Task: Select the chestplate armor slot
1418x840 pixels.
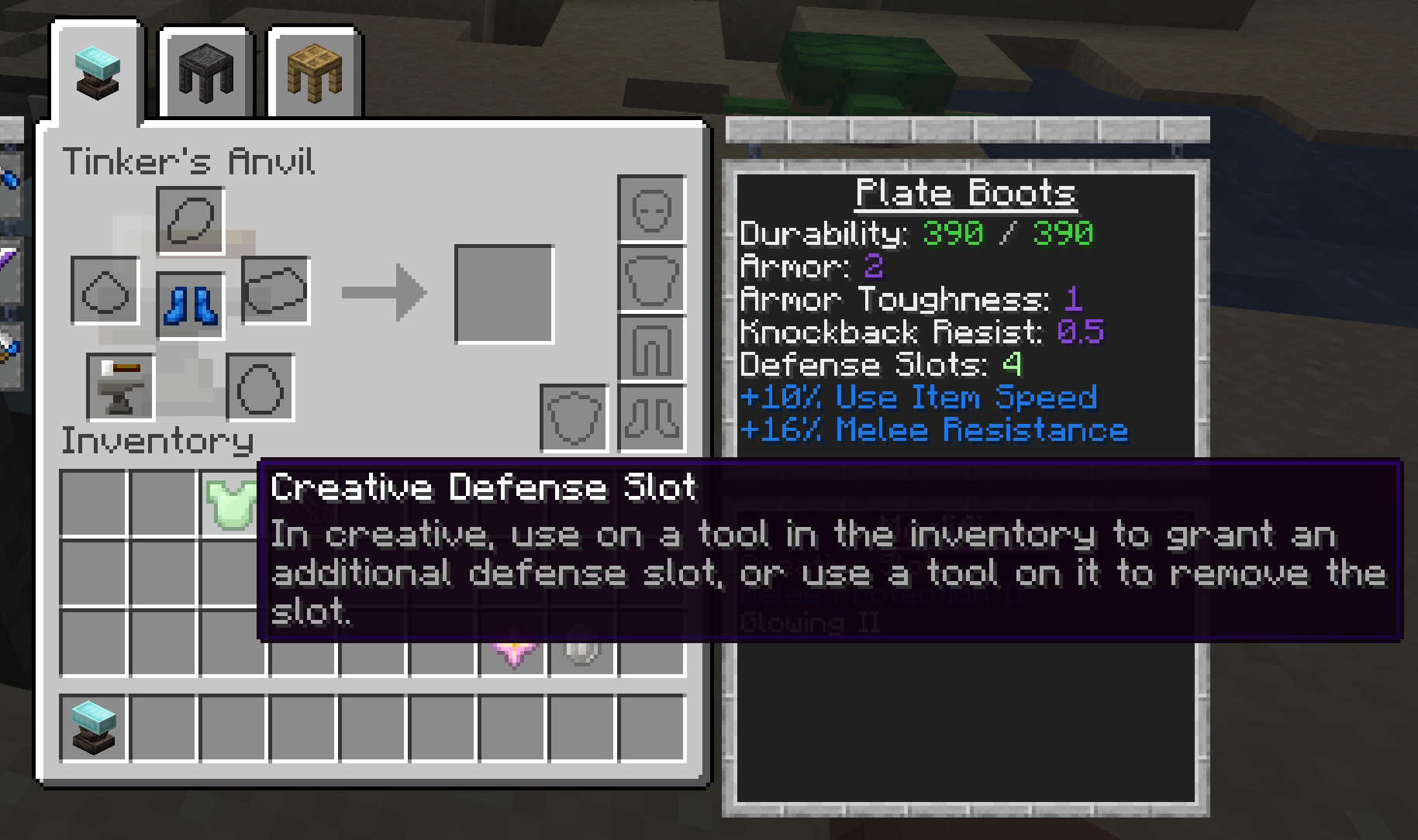Action: pyautogui.click(x=651, y=279)
